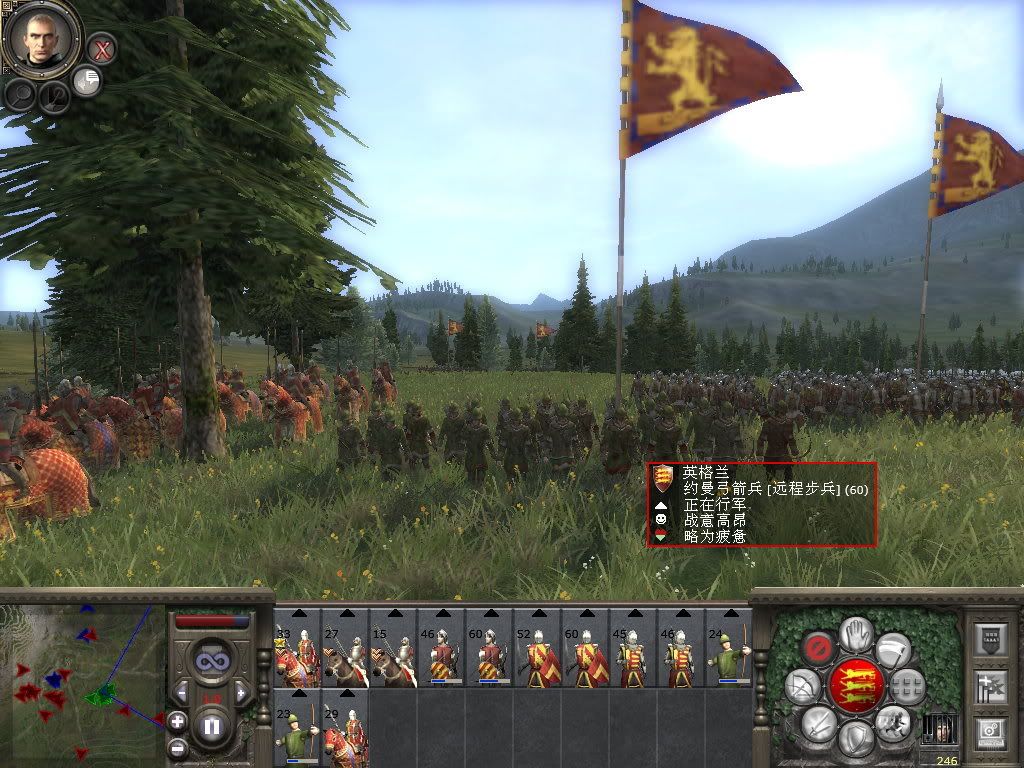The image size is (1024, 768).
Task: Open the battle minimap
Action: 82,680
